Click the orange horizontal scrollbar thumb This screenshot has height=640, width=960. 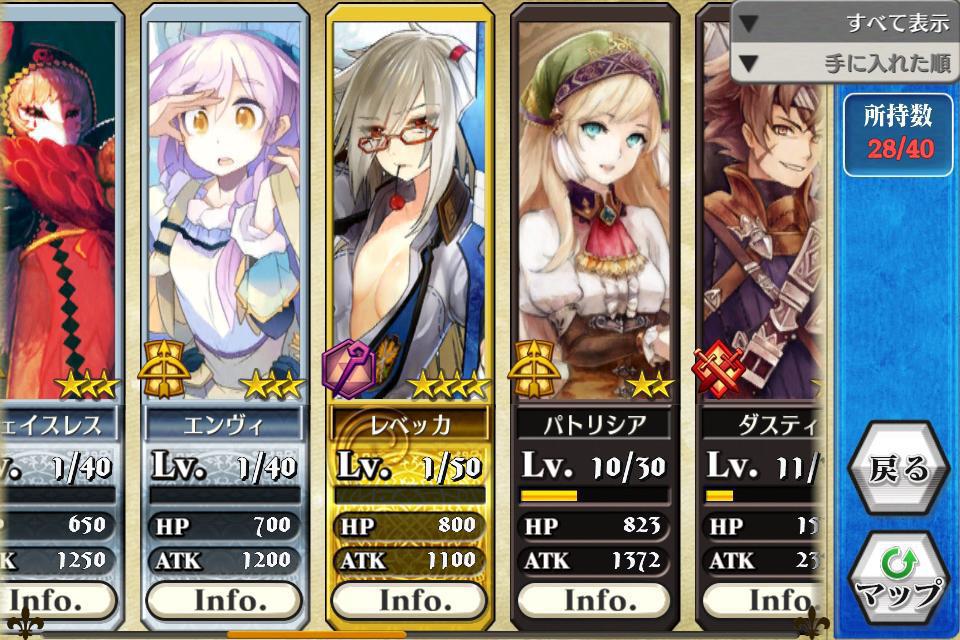pos(316,634)
